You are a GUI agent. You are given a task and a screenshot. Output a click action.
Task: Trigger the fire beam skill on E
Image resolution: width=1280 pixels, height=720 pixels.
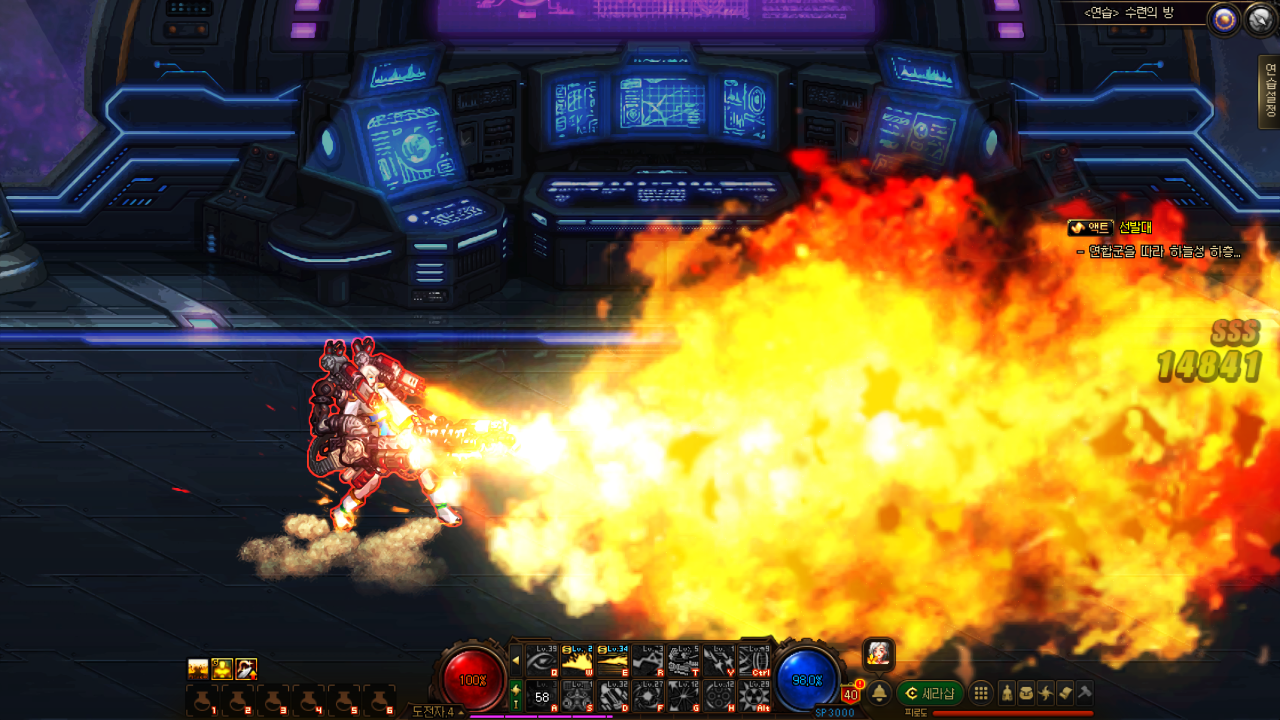tap(612, 660)
